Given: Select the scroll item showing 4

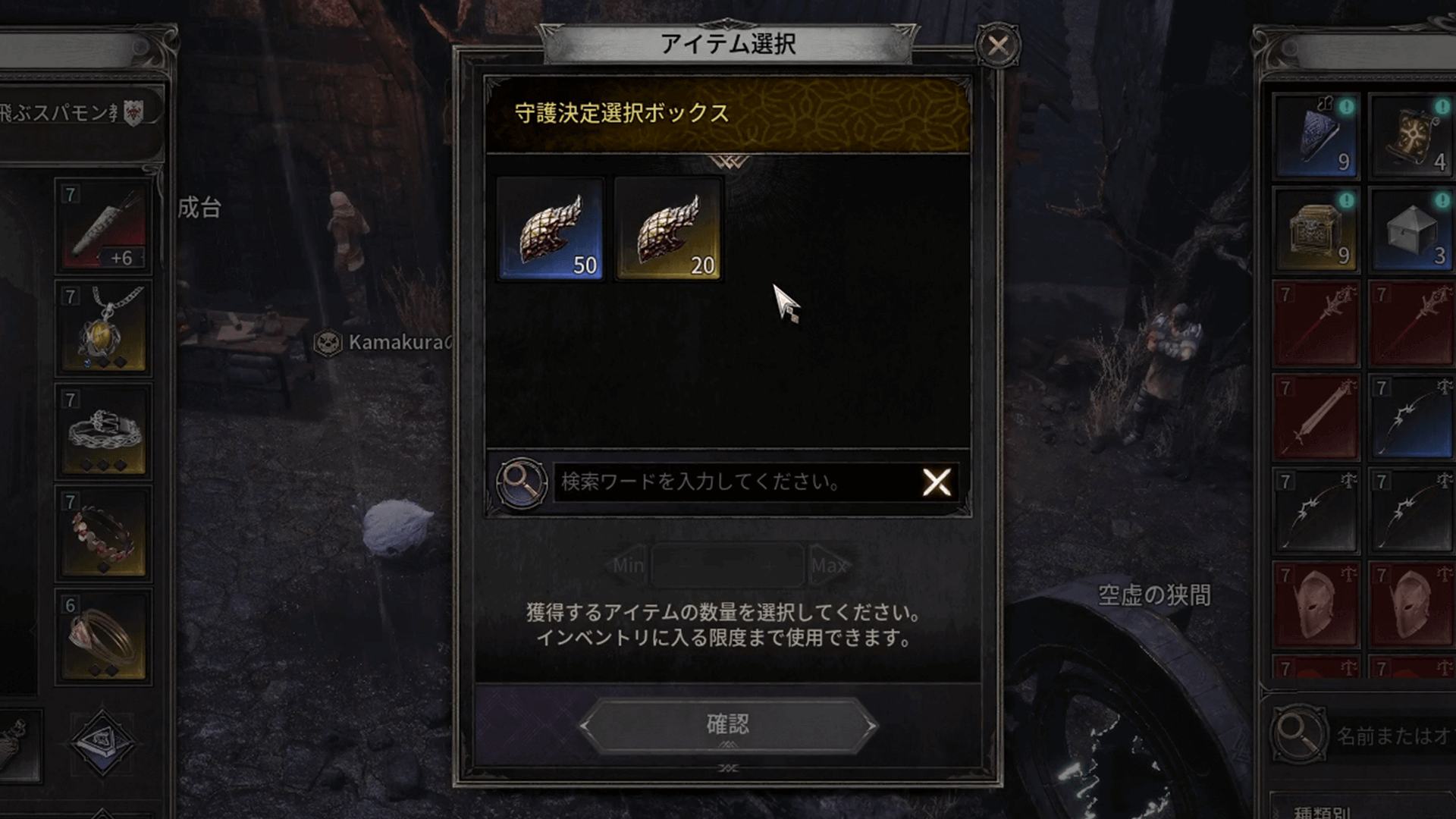Looking at the screenshot, I should click(1412, 133).
